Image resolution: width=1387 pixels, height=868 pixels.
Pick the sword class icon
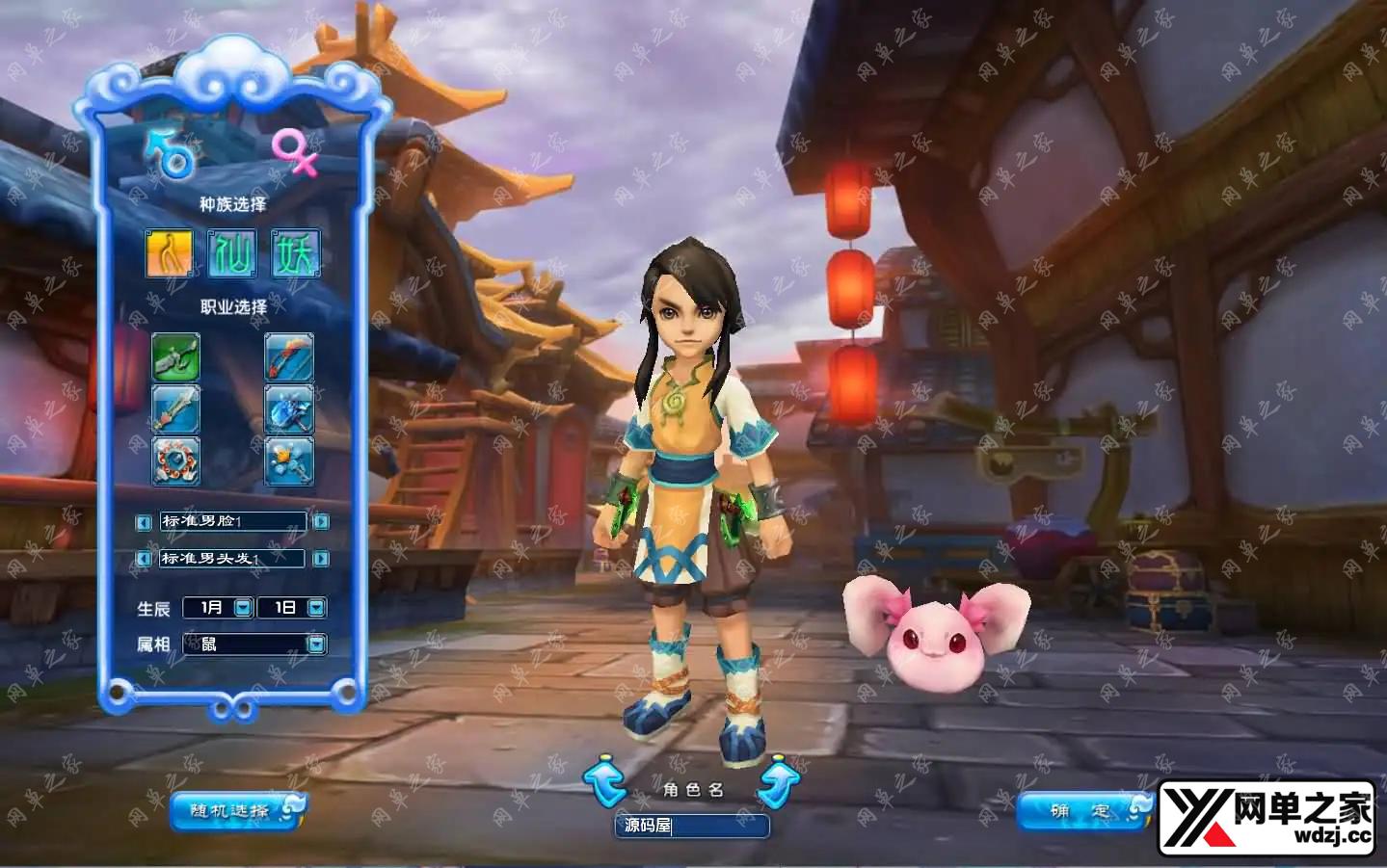176,409
